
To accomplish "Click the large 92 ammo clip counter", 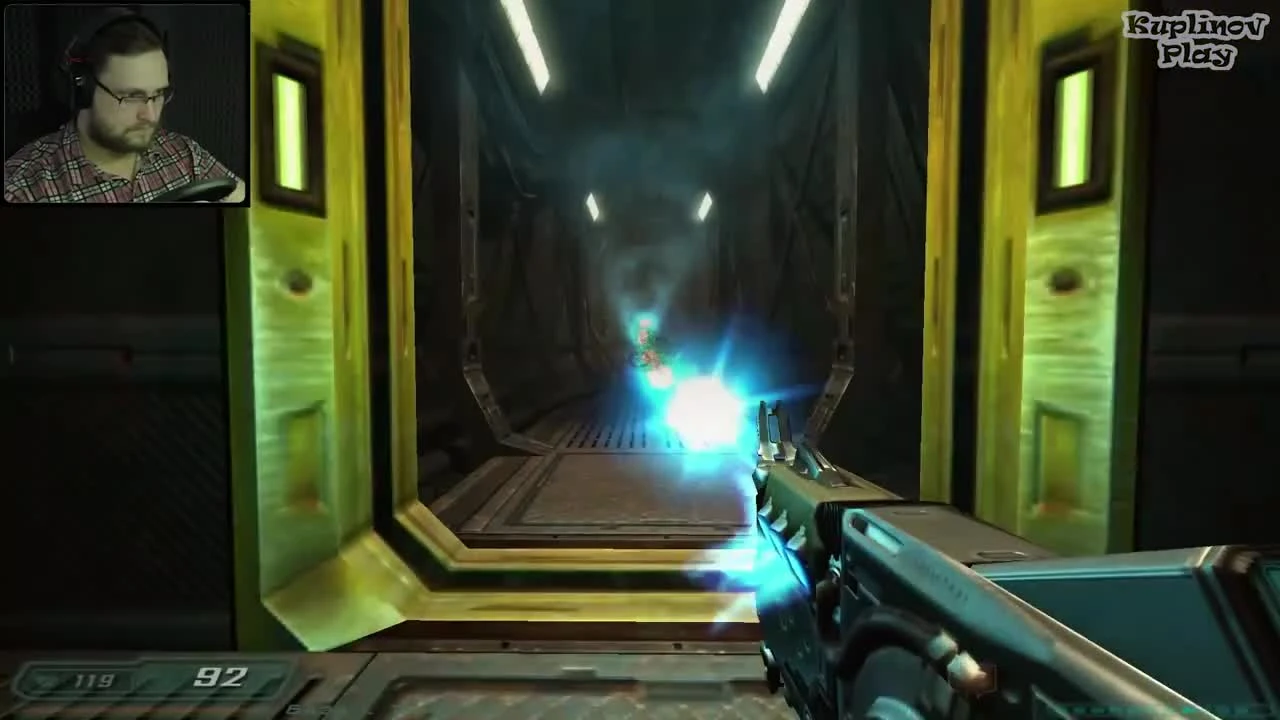I will tap(222, 678).
